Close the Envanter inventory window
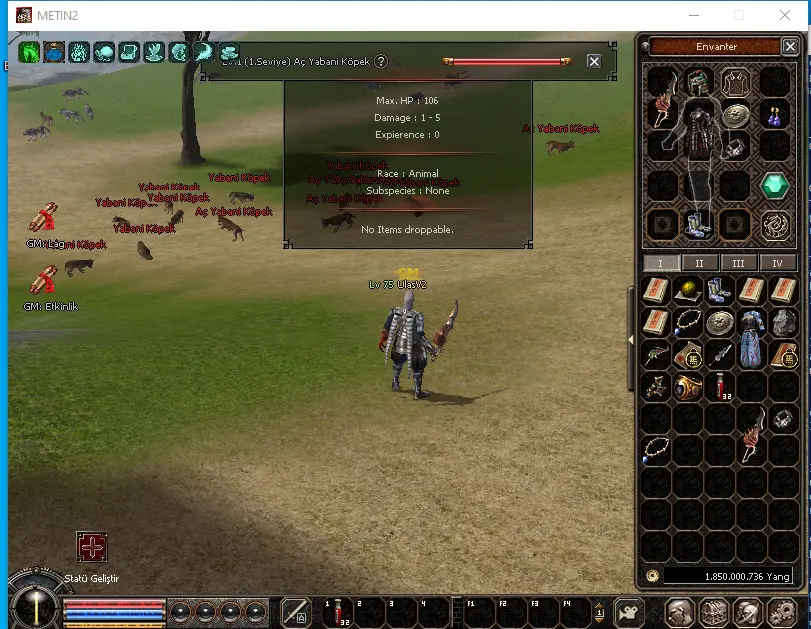Screen dimensions: 811x629 coord(790,46)
